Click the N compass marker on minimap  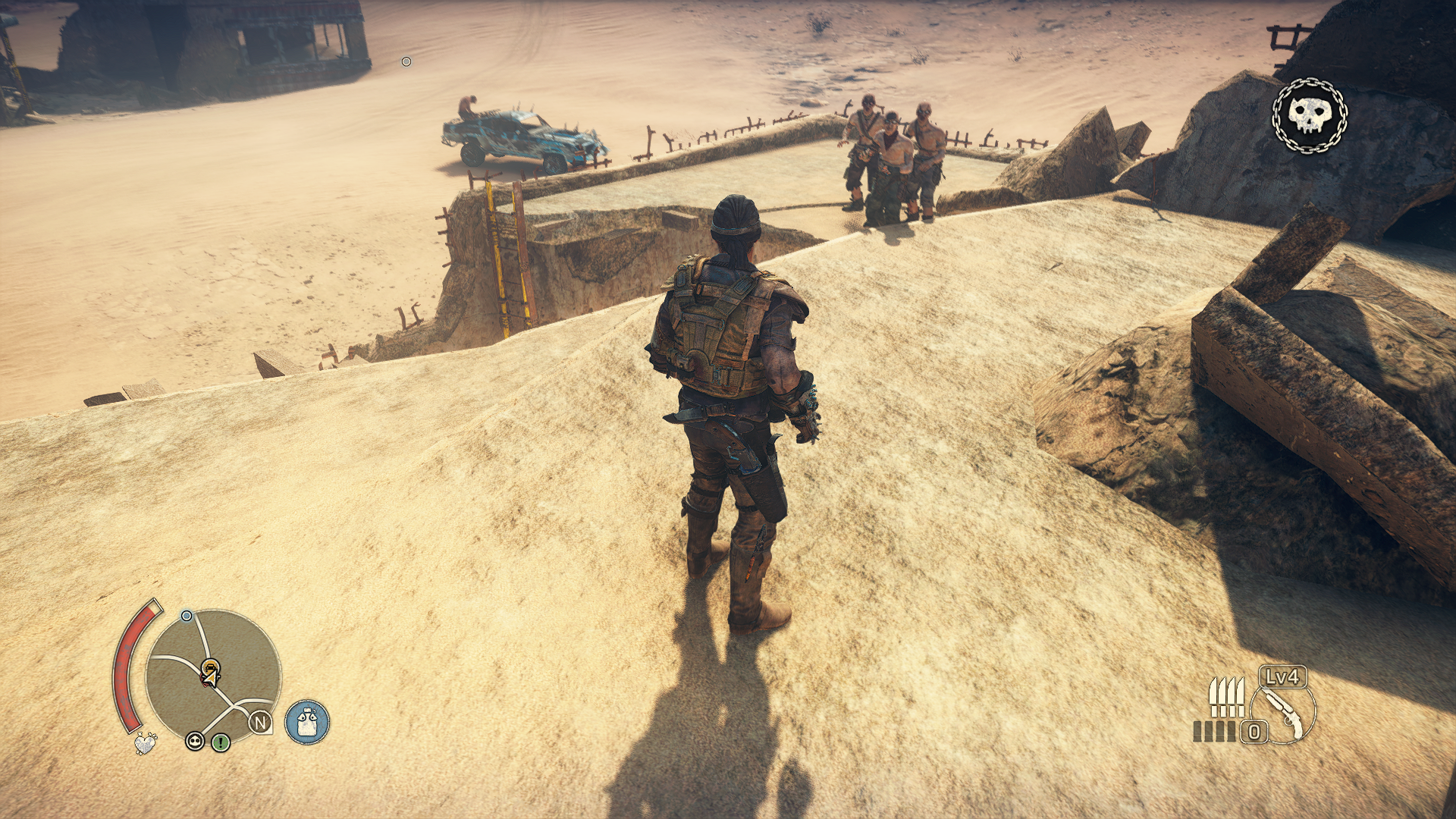coord(261,723)
